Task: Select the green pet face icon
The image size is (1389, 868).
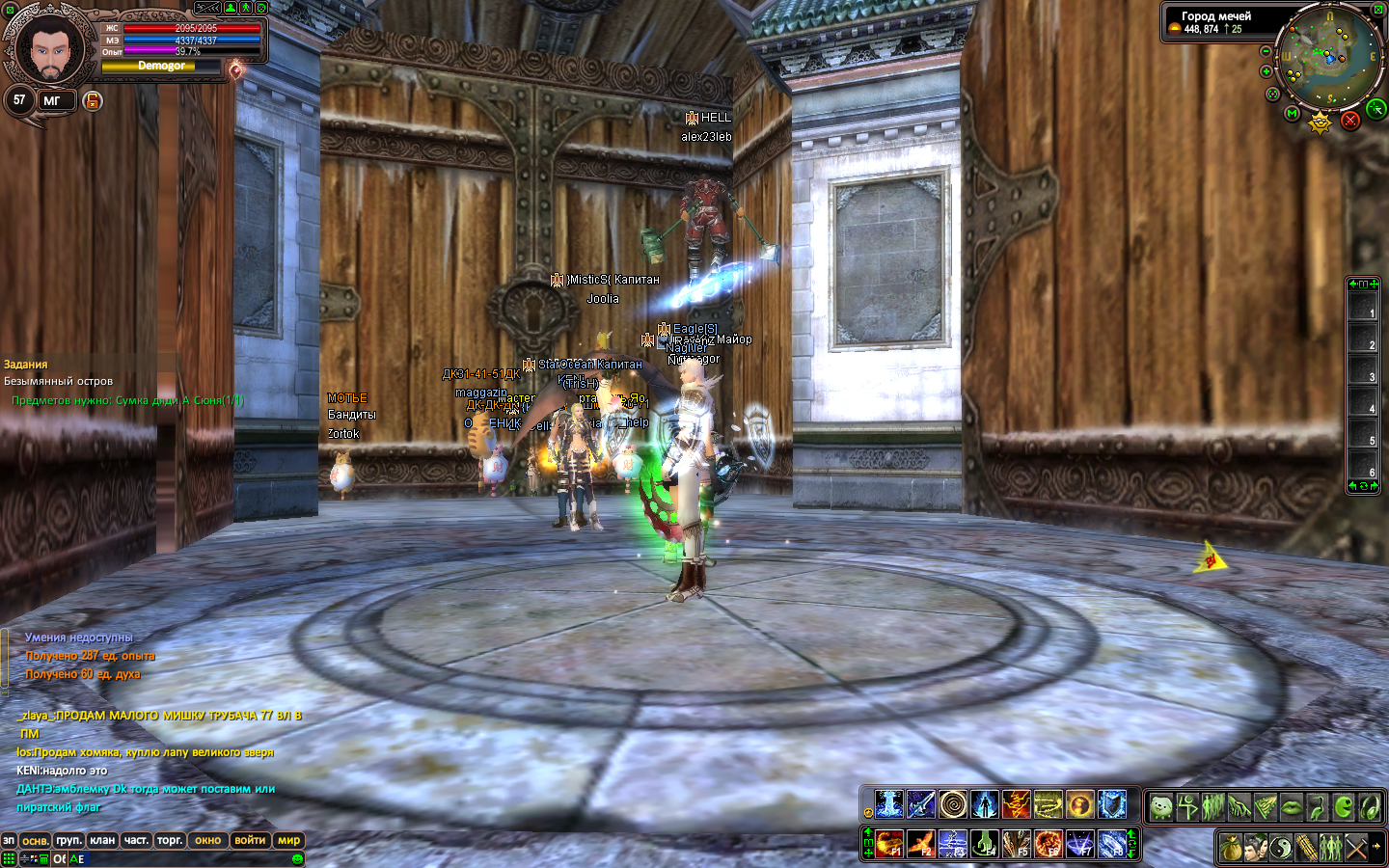Action: pos(1161,806)
